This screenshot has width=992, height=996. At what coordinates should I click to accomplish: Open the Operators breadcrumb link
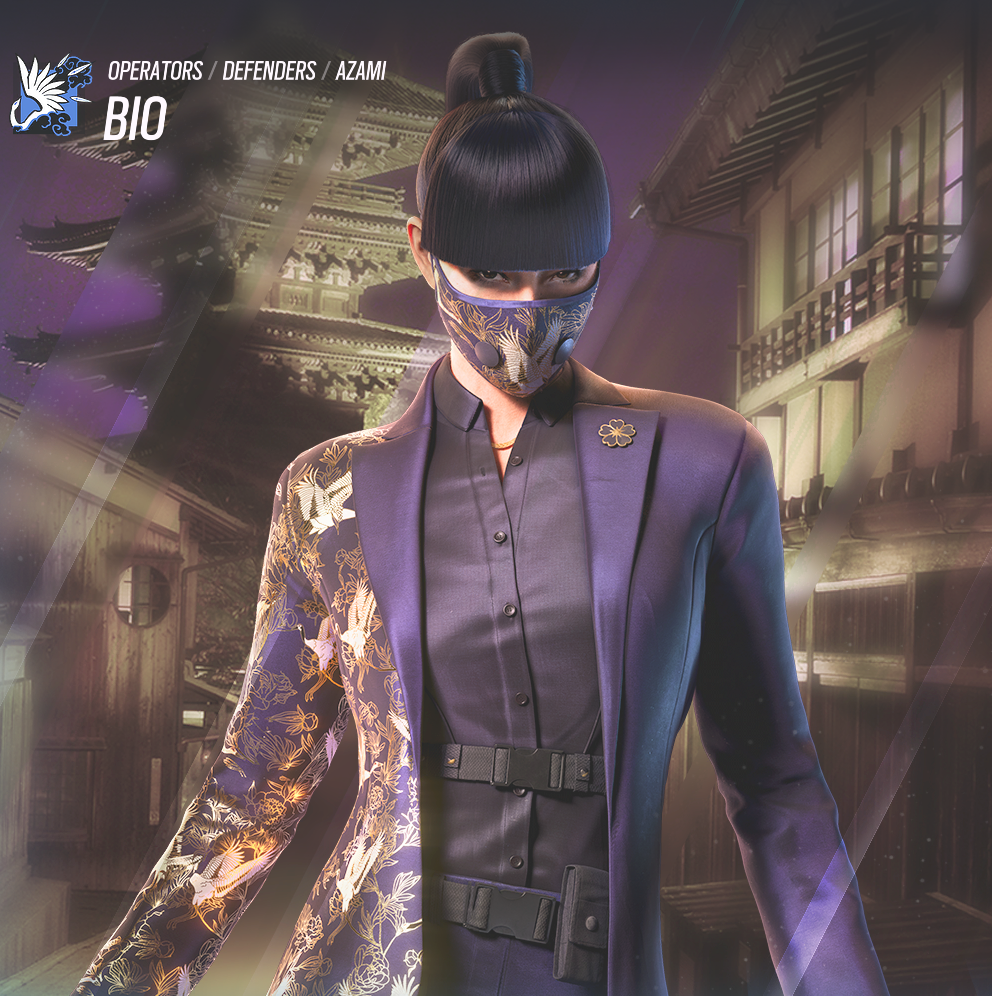pos(152,71)
